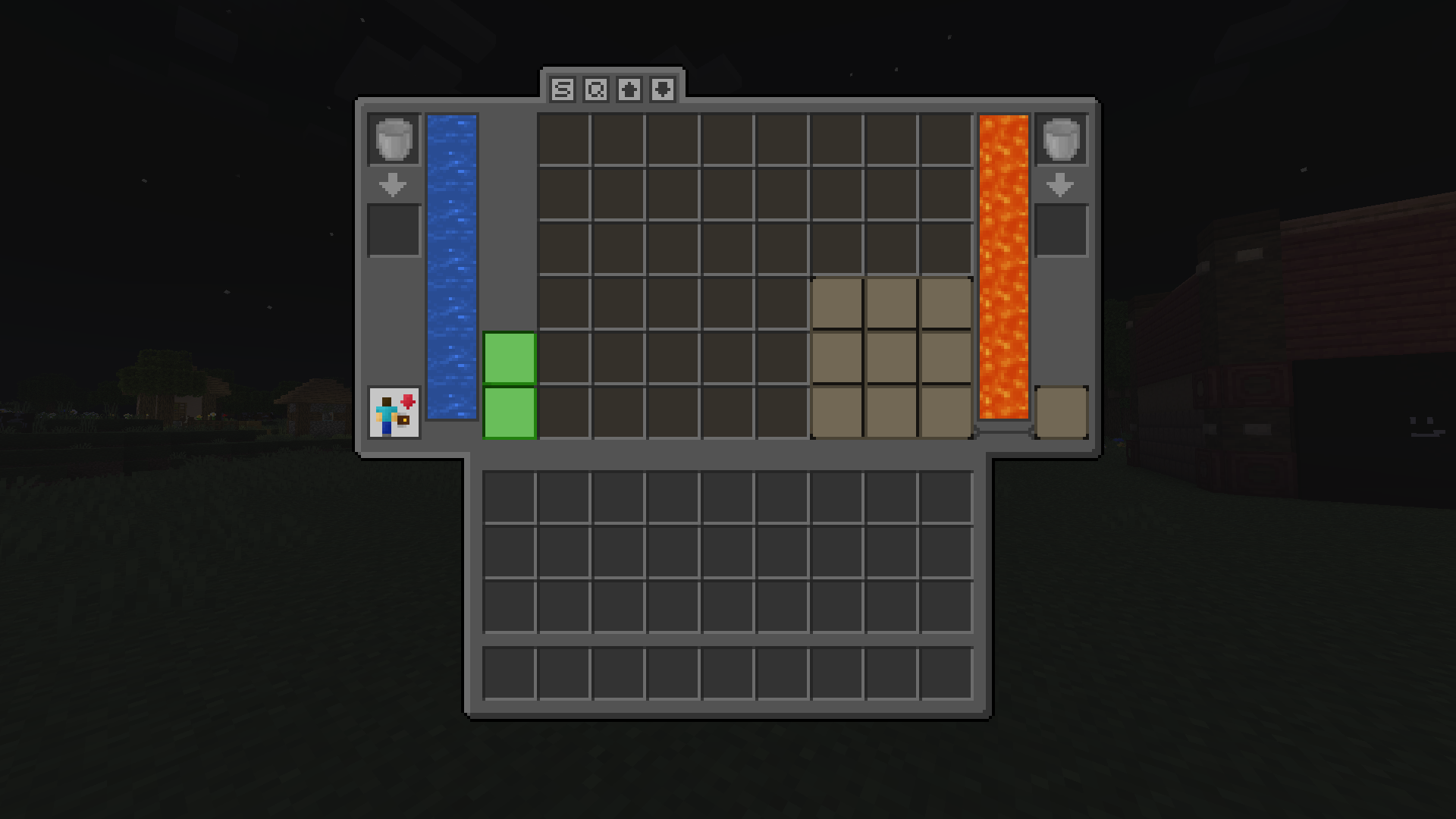1456x819 pixels.
Task: Click the player figure icon with red marker
Action: 394,414
